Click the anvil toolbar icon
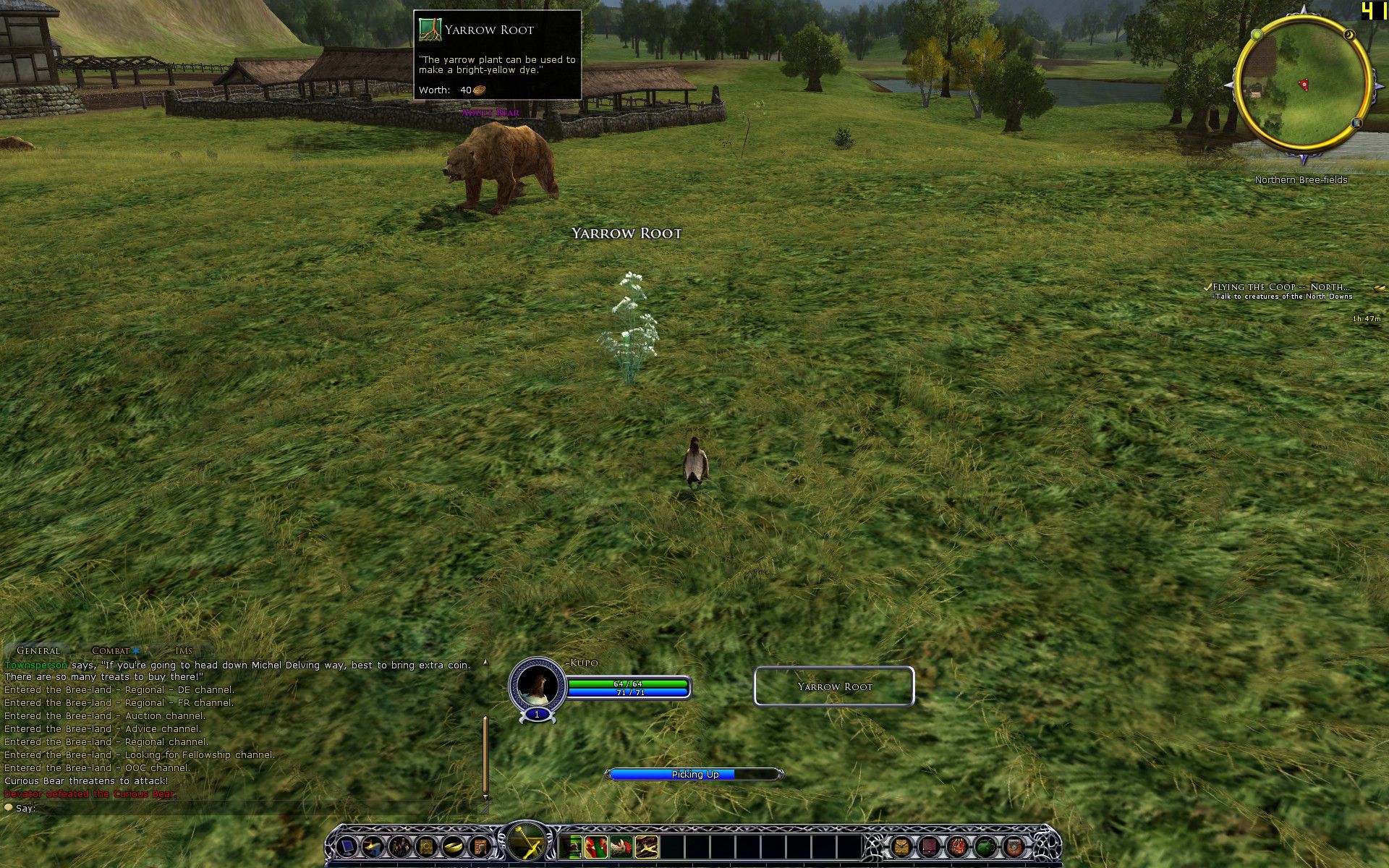Image resolution: width=1389 pixels, height=868 pixels. coord(373,846)
